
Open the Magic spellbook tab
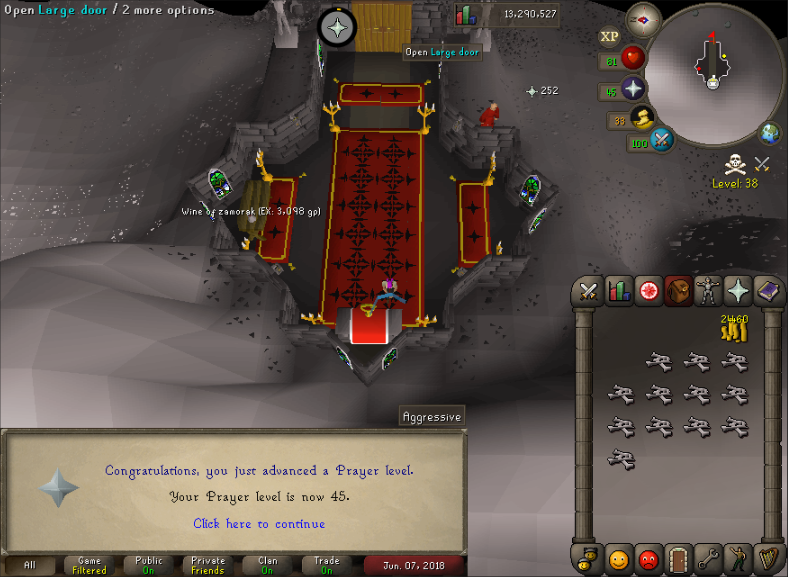tap(767, 291)
